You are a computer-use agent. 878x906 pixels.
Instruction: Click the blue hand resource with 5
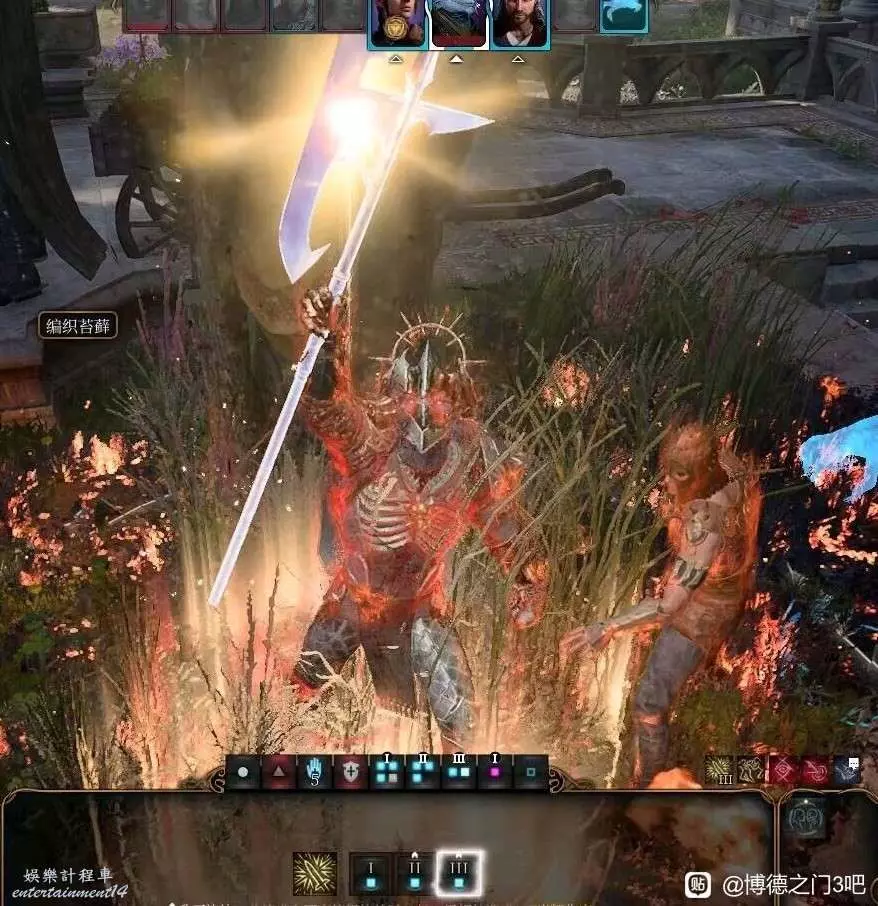coord(315,774)
